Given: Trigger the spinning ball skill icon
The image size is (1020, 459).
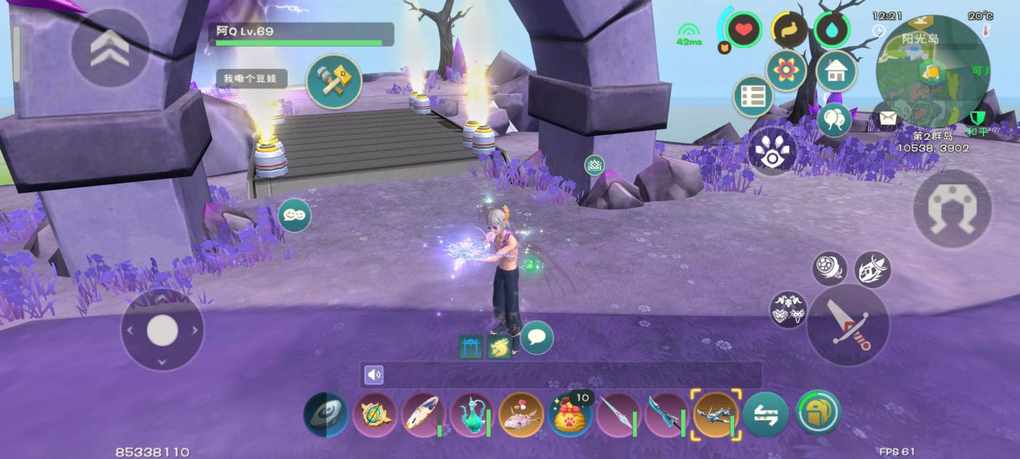Looking at the screenshot, I should click(x=829, y=268).
